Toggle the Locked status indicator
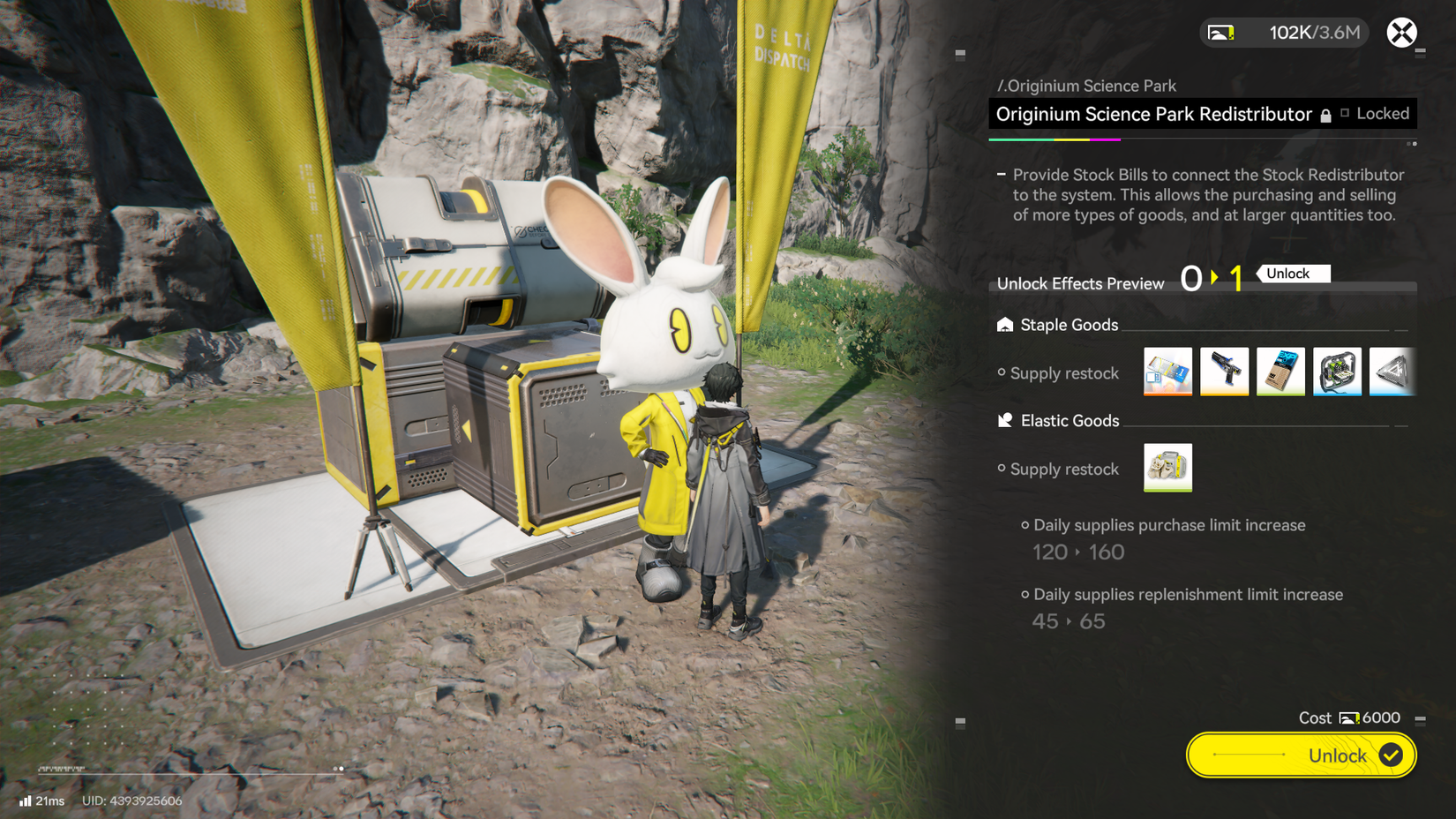The width and height of the screenshot is (1456, 819). tap(1382, 113)
